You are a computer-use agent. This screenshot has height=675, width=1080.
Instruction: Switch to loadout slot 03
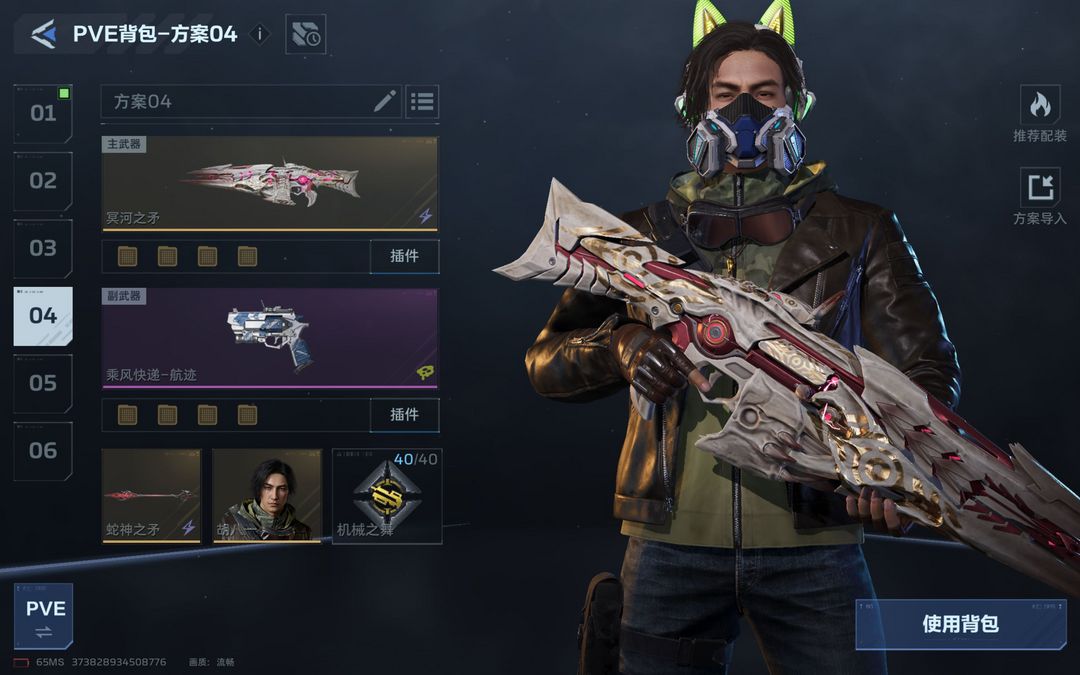tap(43, 248)
